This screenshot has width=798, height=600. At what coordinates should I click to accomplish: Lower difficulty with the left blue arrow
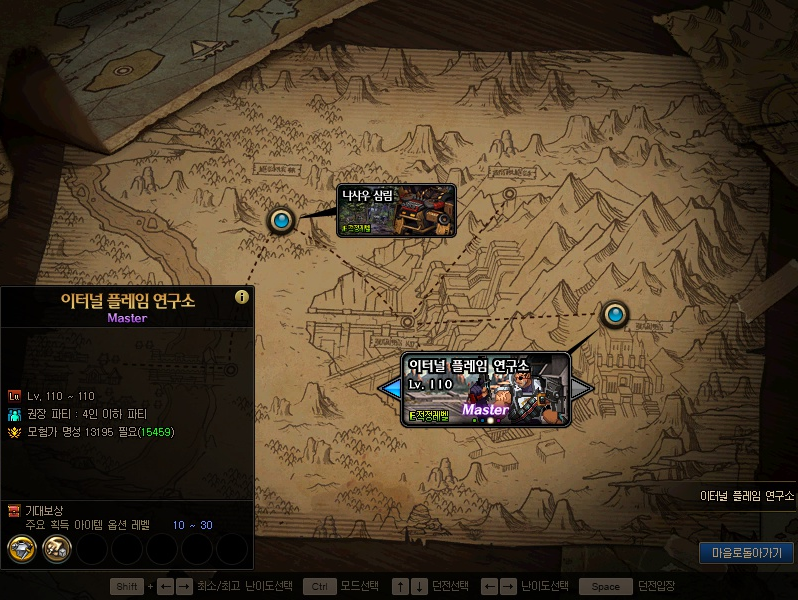[389, 387]
